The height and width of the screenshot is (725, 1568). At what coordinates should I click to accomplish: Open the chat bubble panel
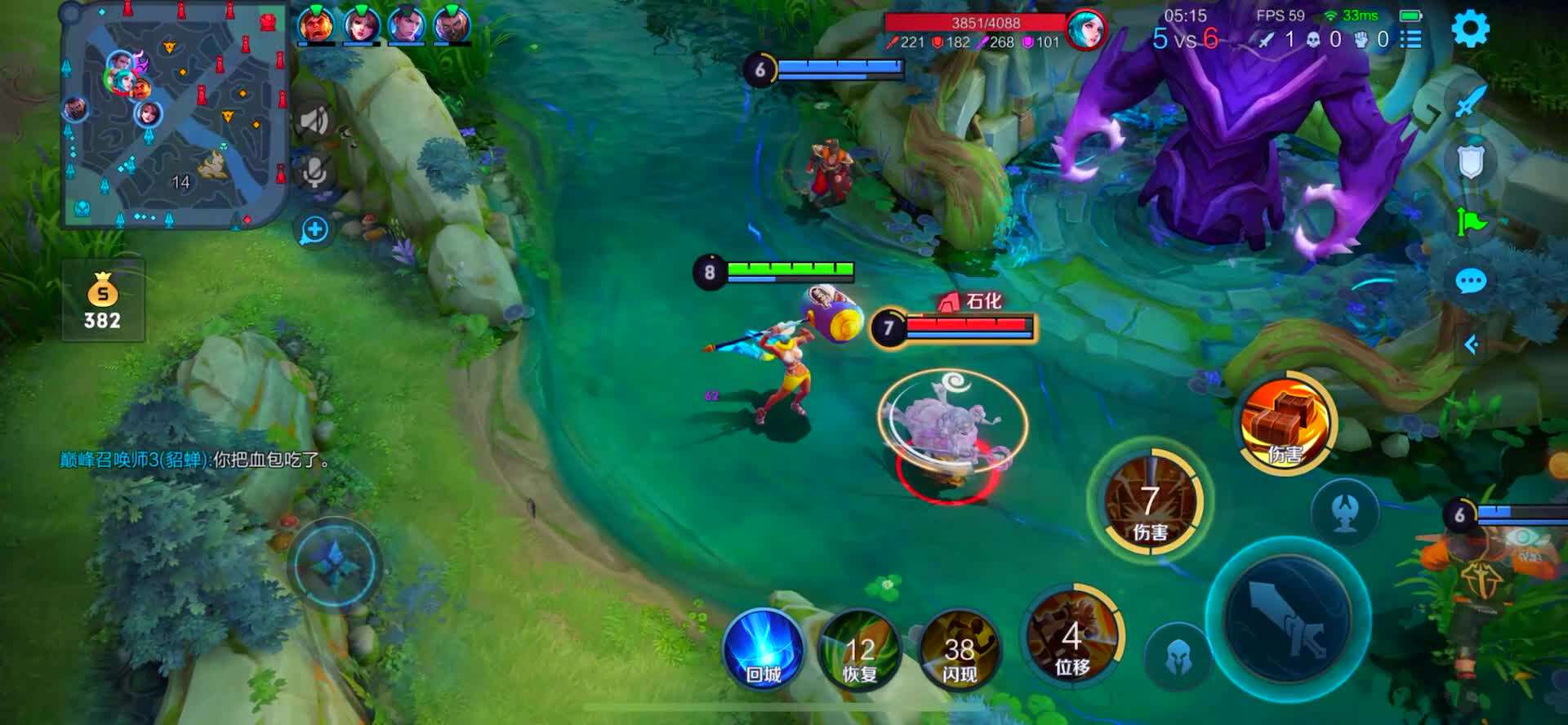click(x=1471, y=282)
